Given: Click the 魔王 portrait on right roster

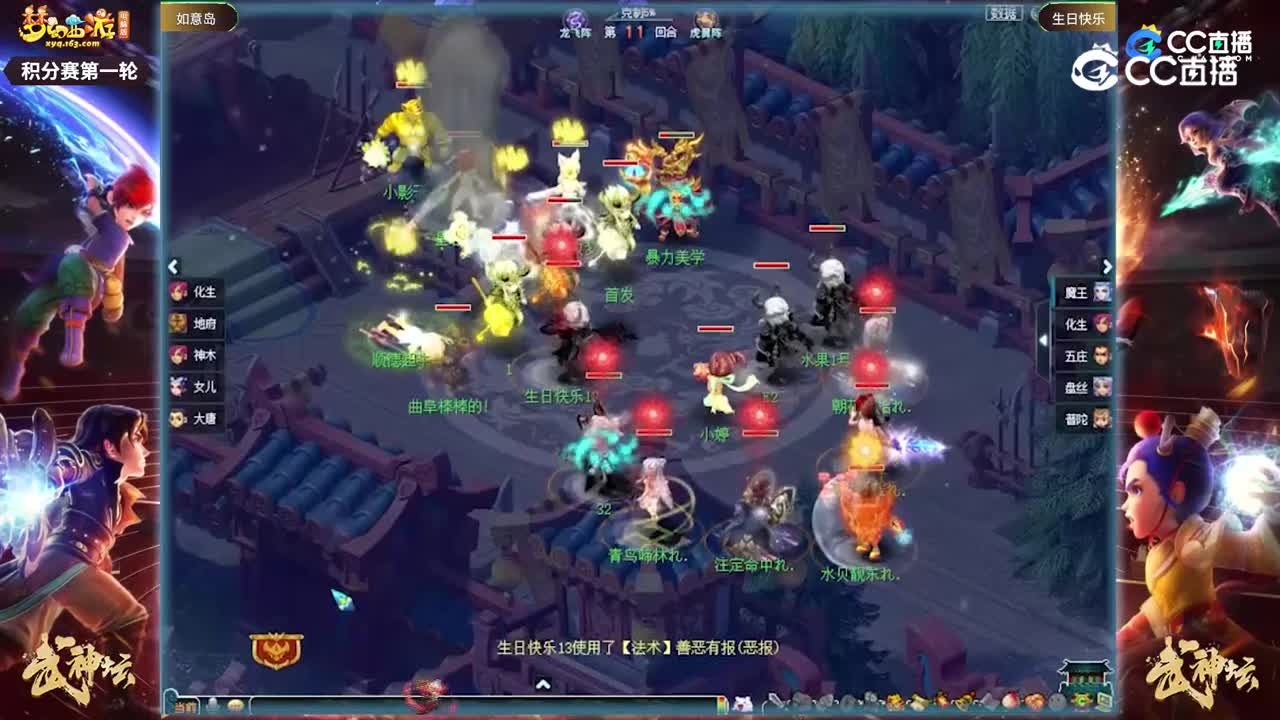Looking at the screenshot, I should 1103,294.
